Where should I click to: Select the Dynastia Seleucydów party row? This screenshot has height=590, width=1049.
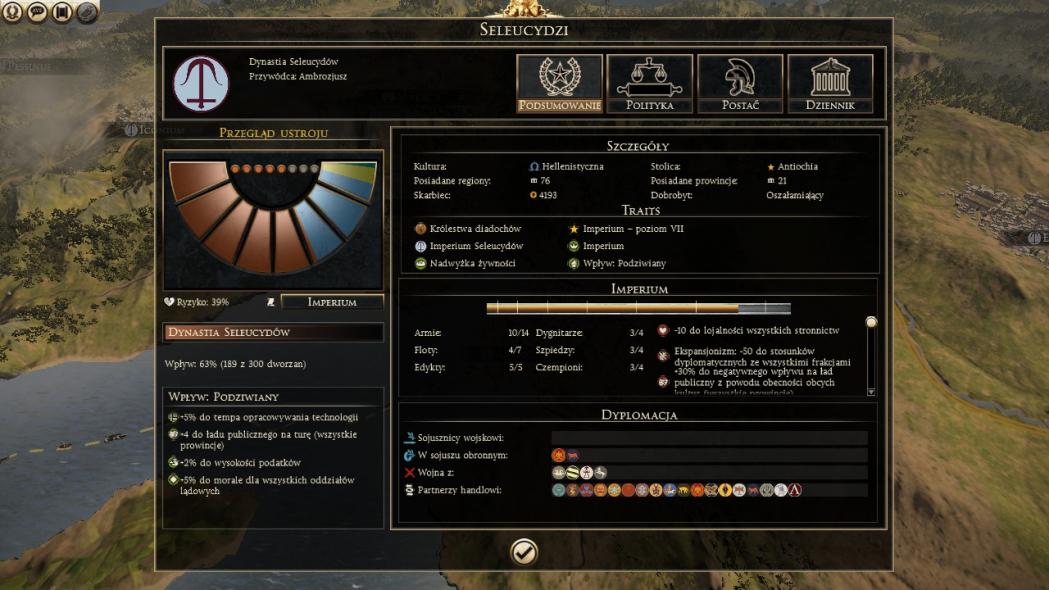click(273, 332)
